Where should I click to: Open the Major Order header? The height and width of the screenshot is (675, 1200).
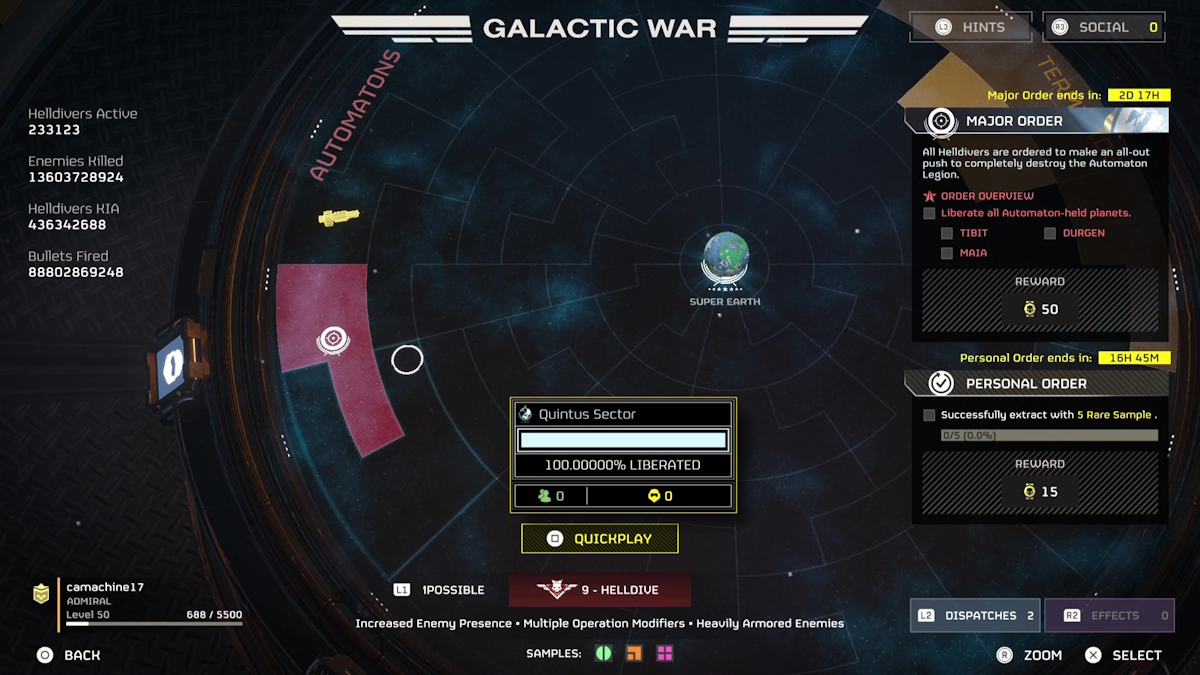pyautogui.click(x=1014, y=121)
